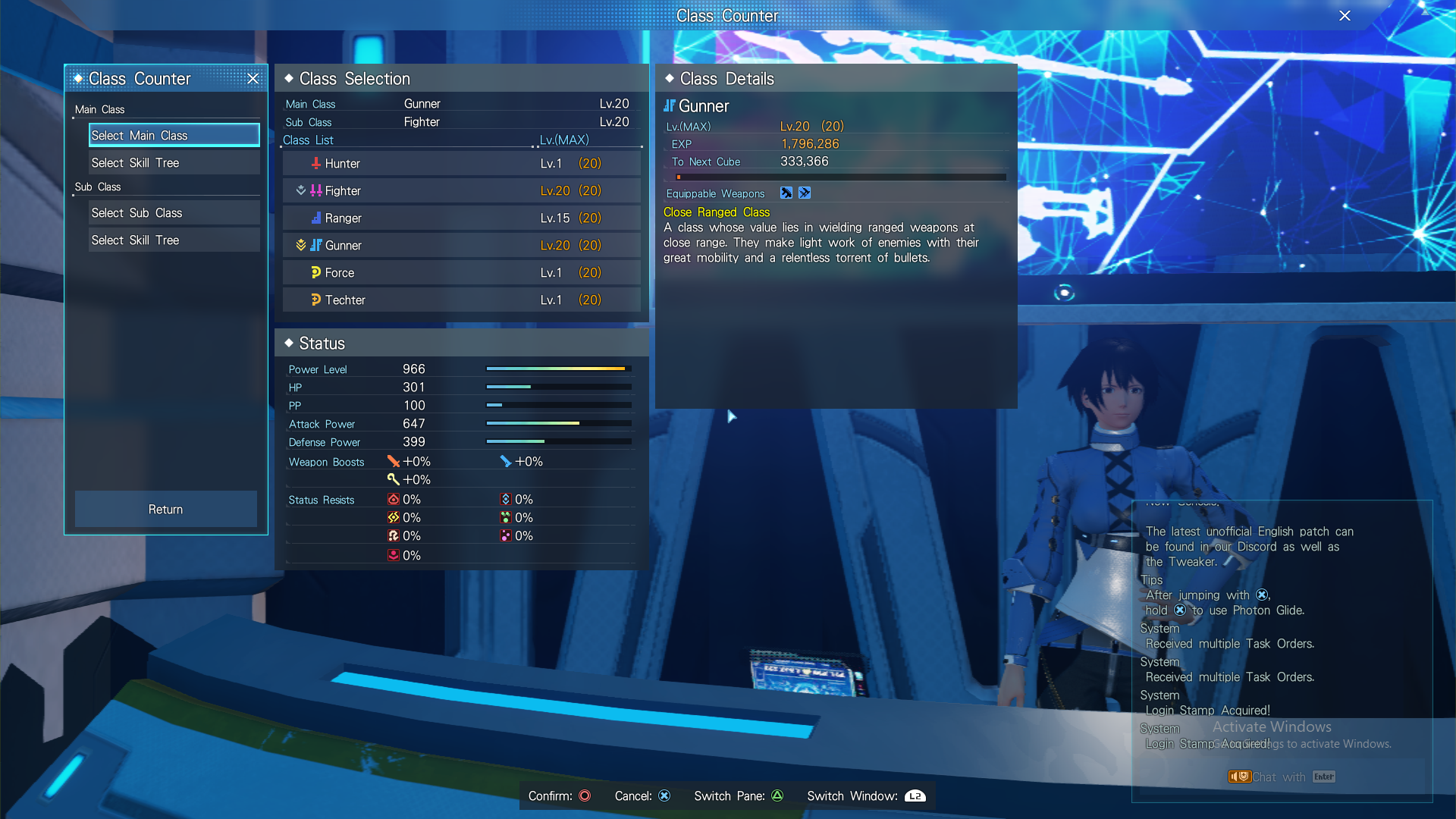
Task: Select the Hunter class sword icon
Action: [x=315, y=163]
